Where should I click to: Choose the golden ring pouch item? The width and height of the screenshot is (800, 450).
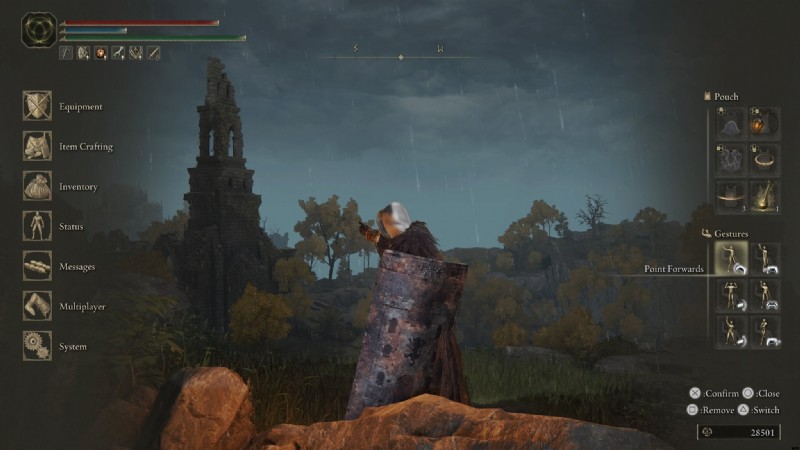[765, 160]
